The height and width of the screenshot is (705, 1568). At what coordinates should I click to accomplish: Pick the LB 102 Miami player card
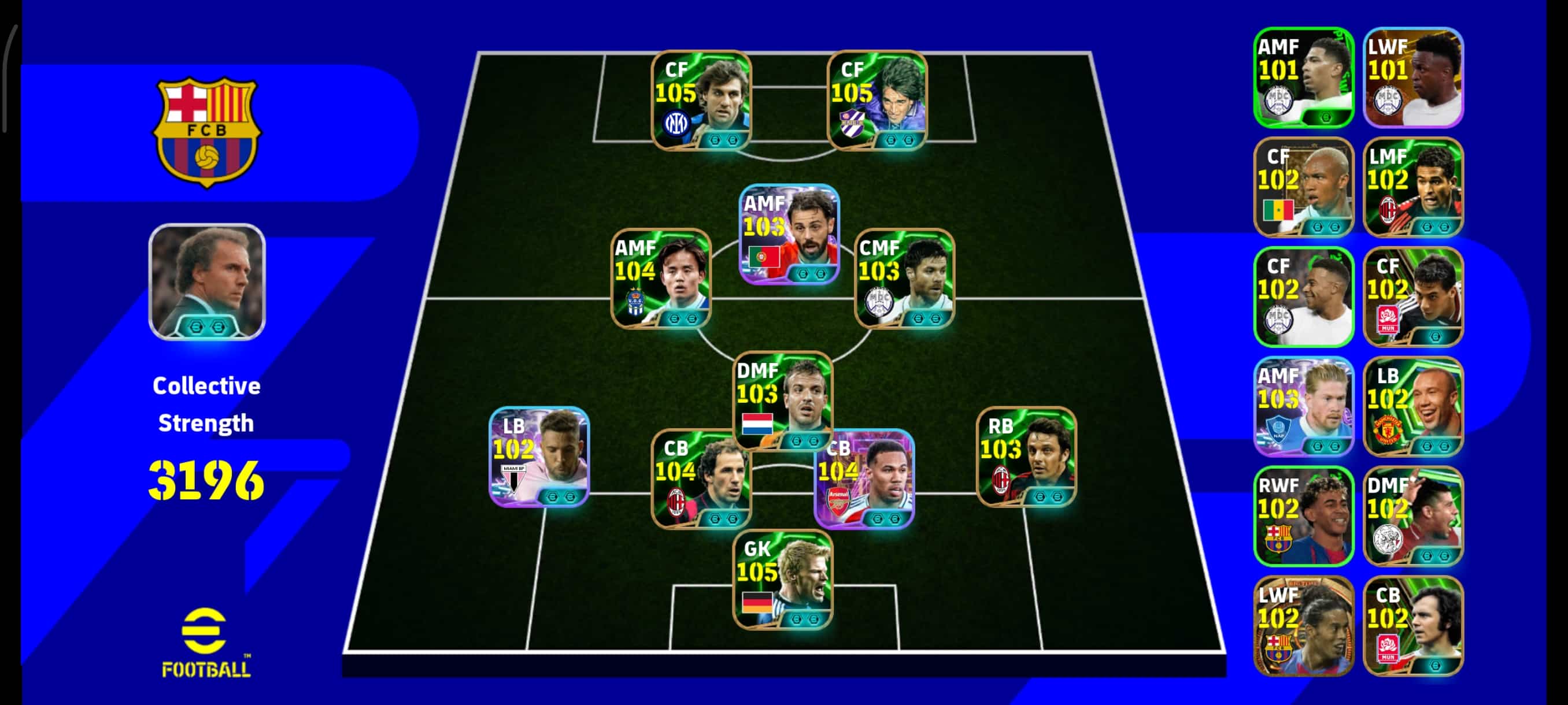539,456
